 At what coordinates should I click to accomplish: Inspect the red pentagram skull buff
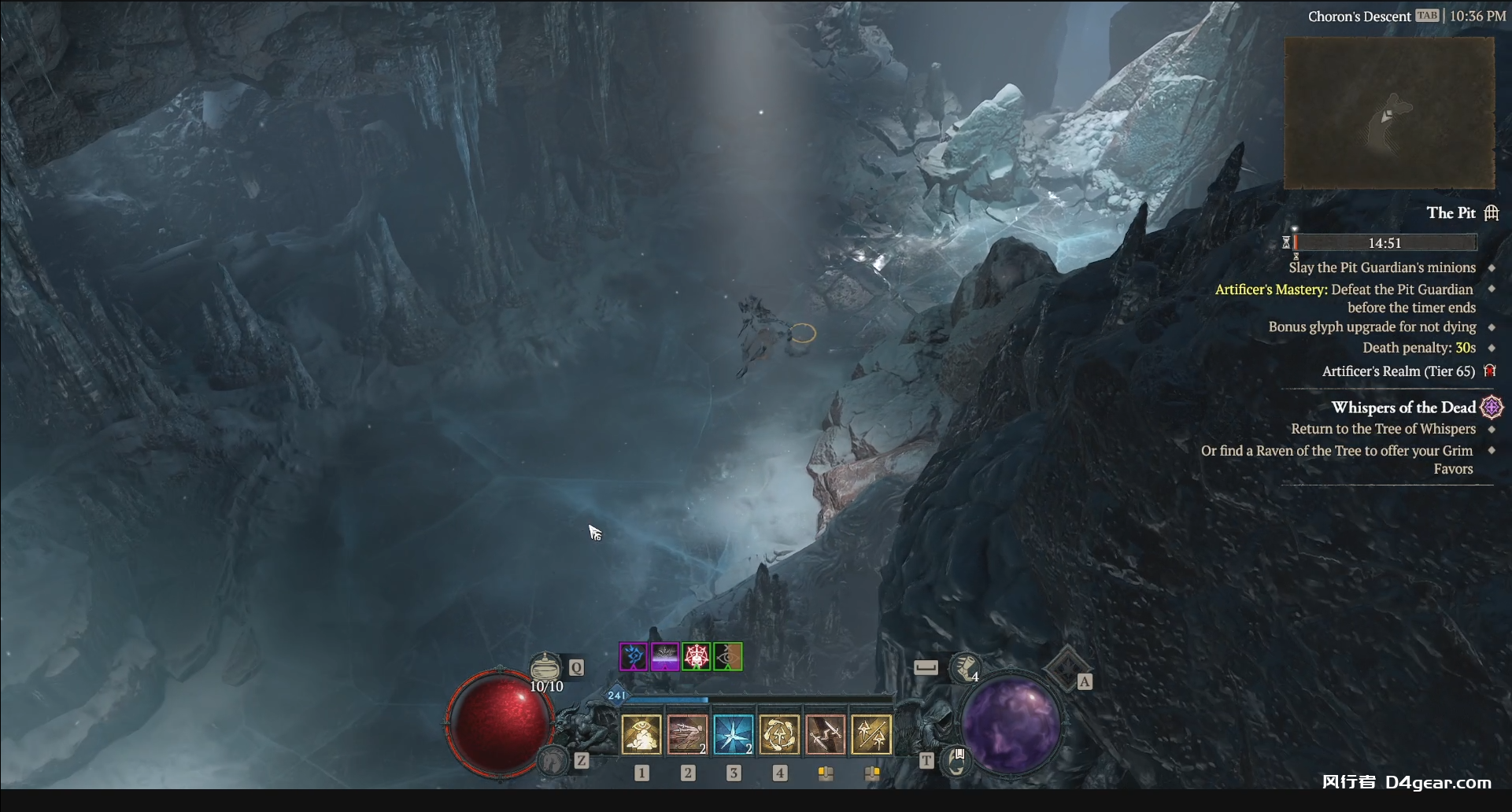pos(697,656)
